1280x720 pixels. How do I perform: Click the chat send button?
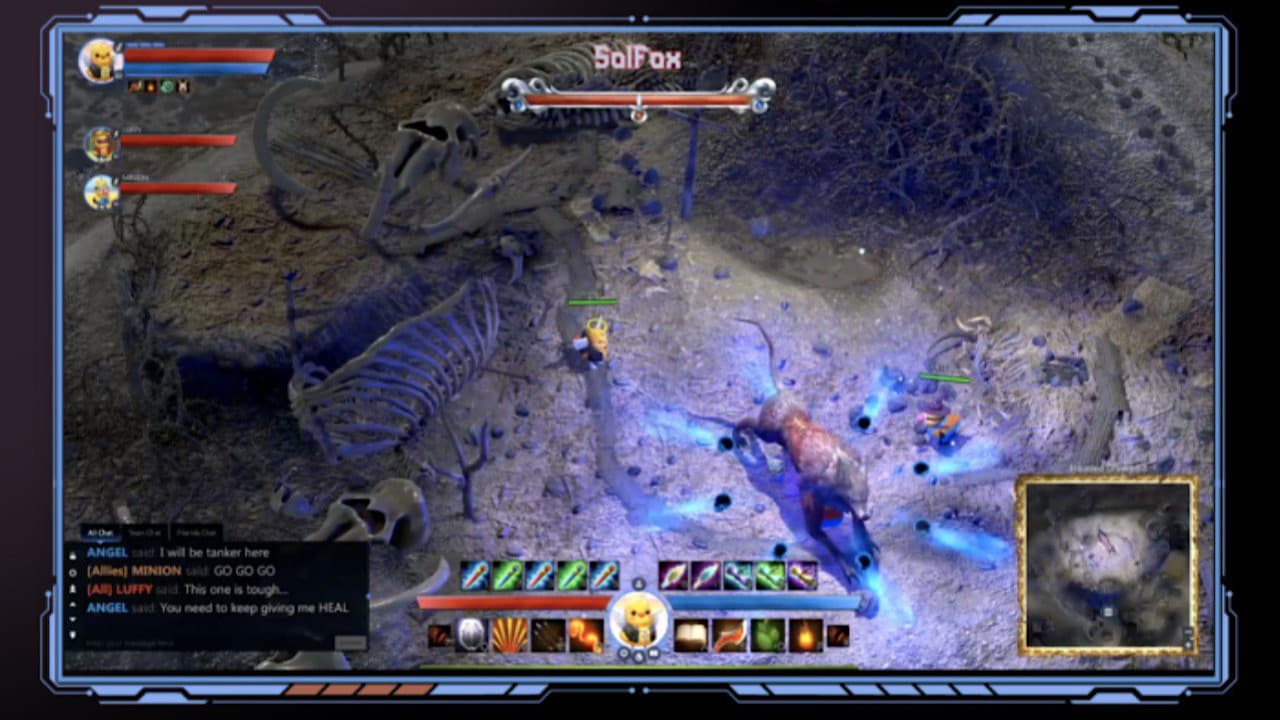click(349, 643)
